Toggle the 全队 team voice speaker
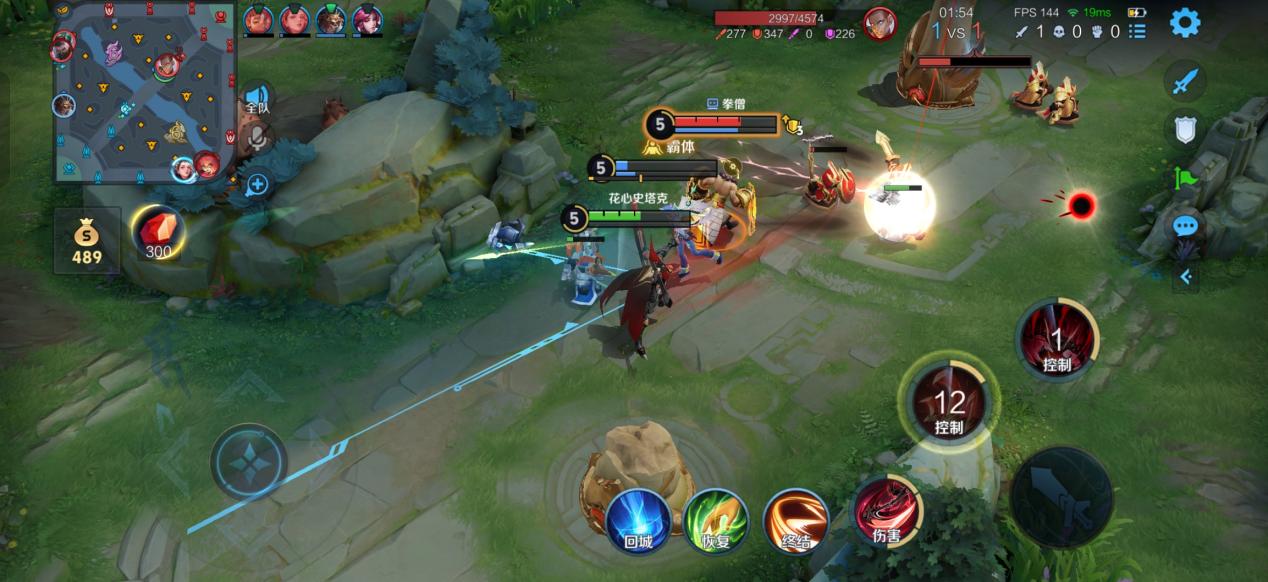Image resolution: width=1268 pixels, height=582 pixels. point(257,99)
